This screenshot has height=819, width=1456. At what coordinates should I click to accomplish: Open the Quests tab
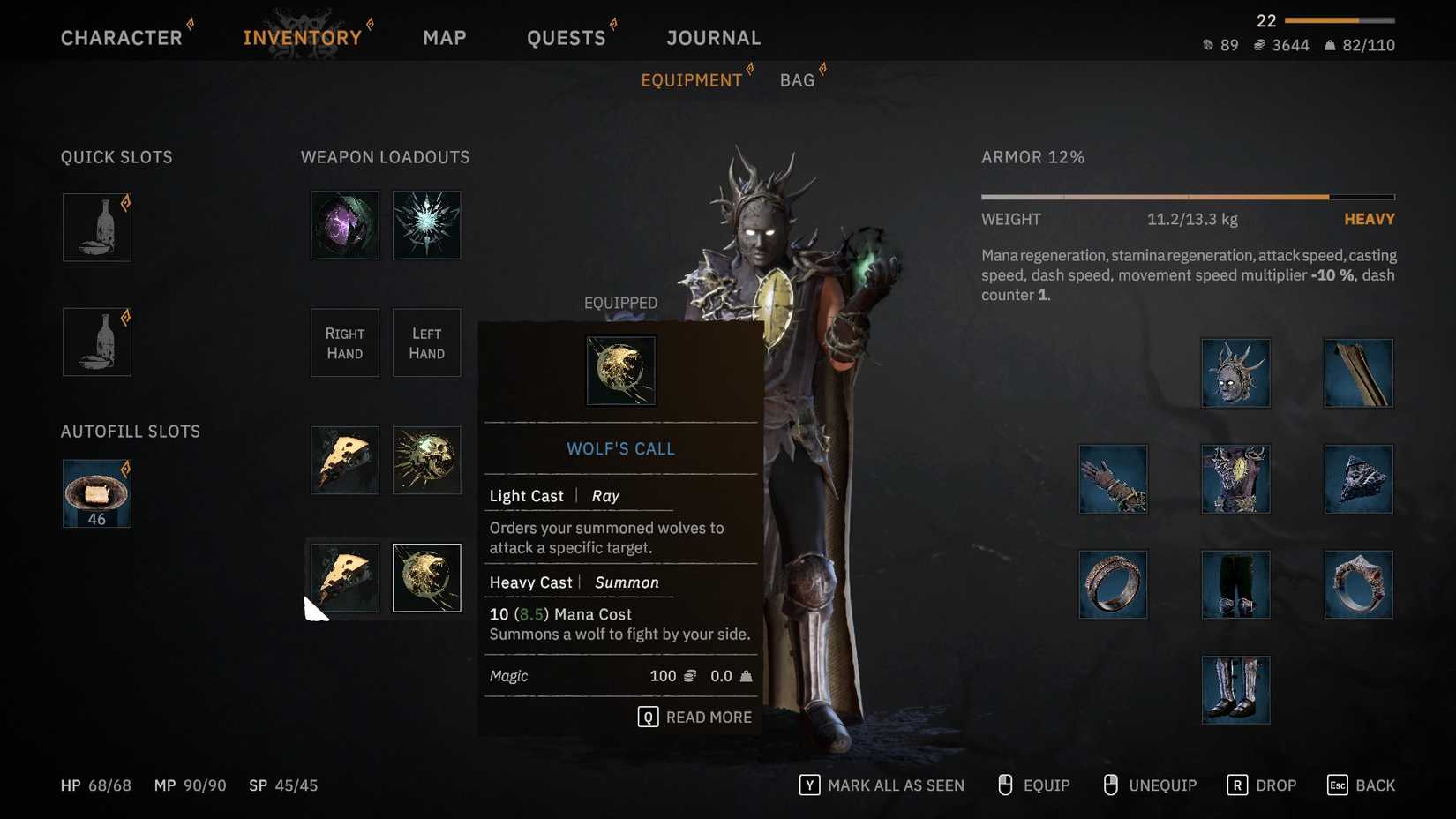(566, 38)
